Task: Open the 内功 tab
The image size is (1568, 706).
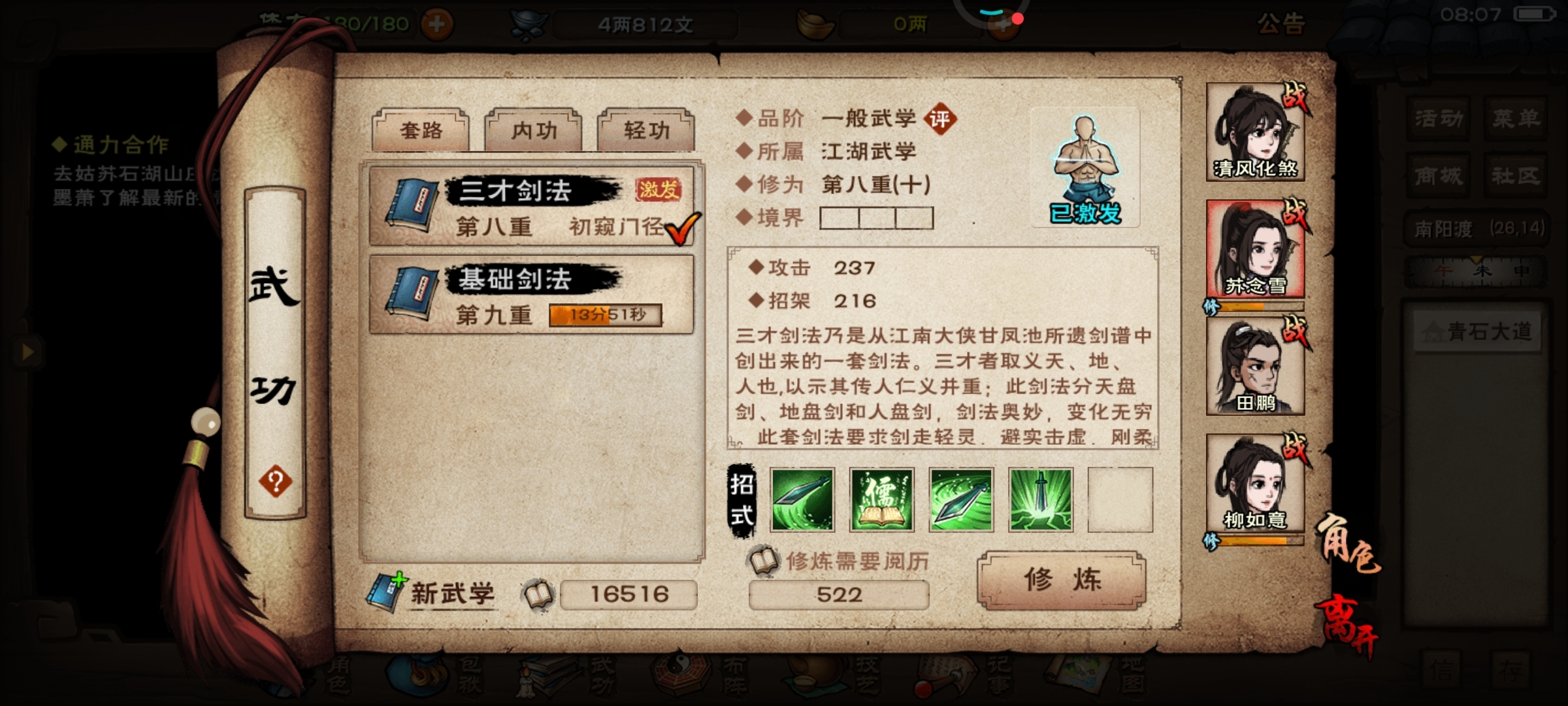Action: (x=533, y=130)
